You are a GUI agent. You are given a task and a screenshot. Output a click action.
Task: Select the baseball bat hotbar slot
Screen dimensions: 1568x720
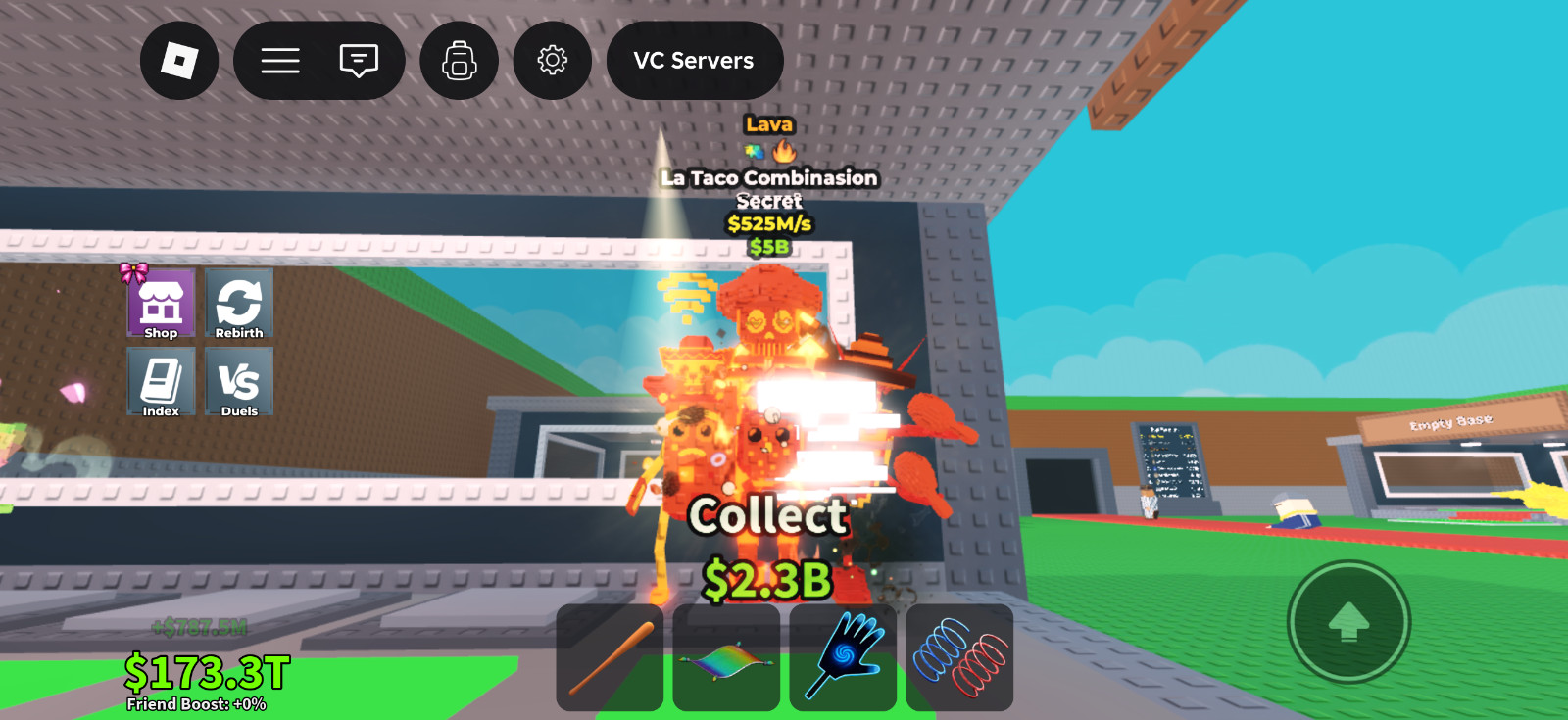click(610, 657)
